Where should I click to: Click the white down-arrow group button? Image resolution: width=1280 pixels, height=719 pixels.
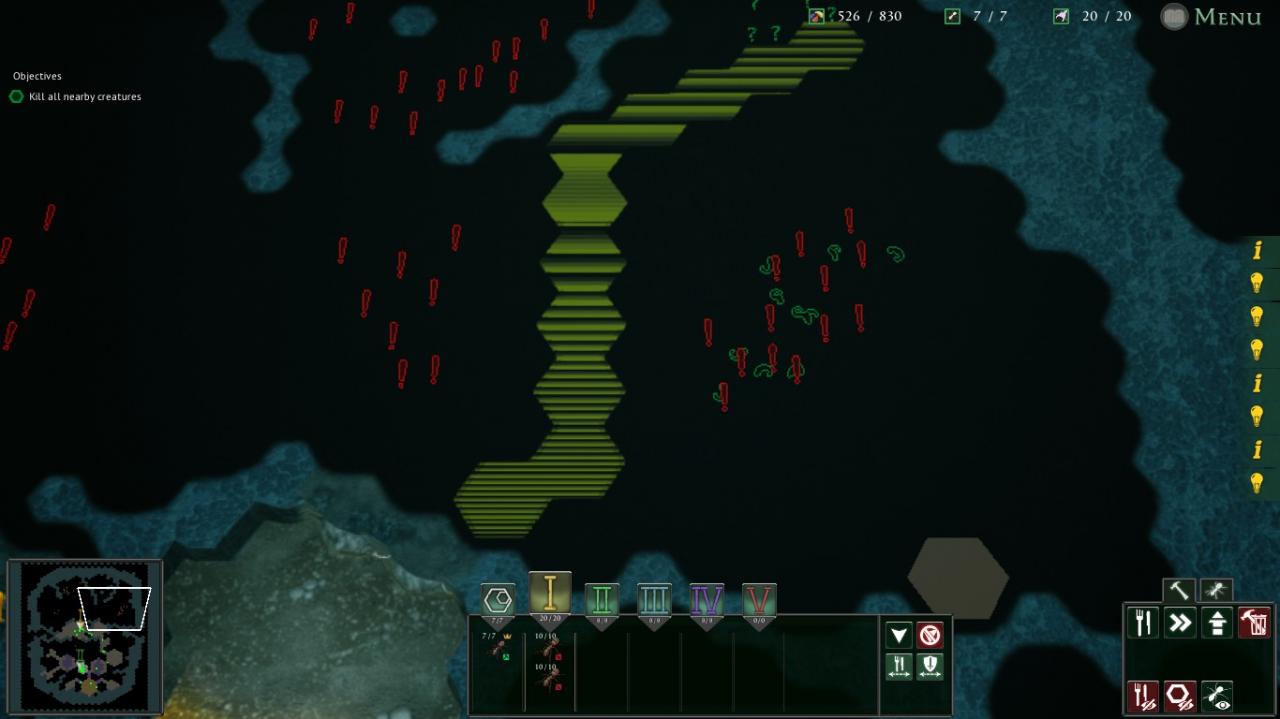coord(899,635)
